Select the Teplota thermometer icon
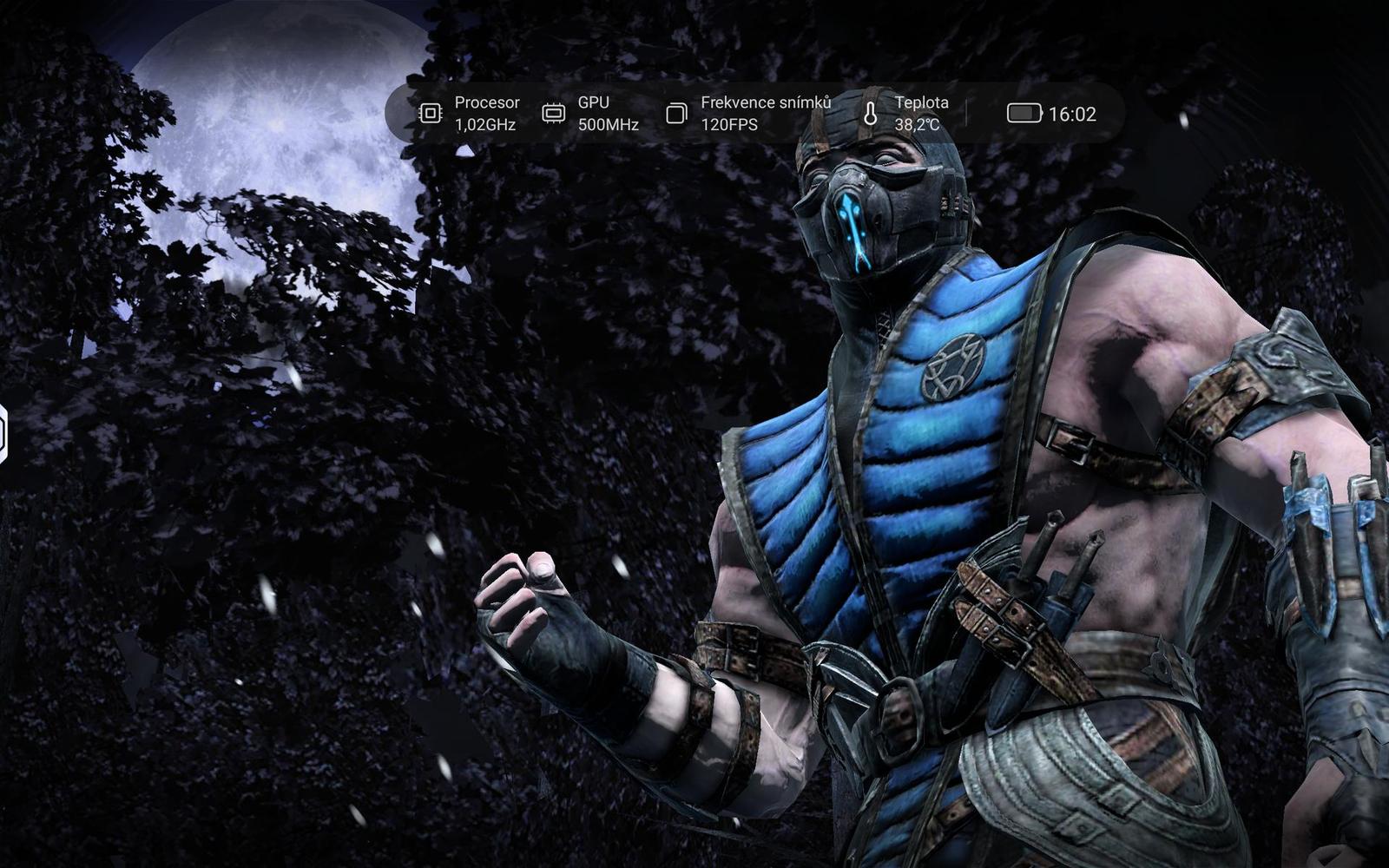 point(871,111)
